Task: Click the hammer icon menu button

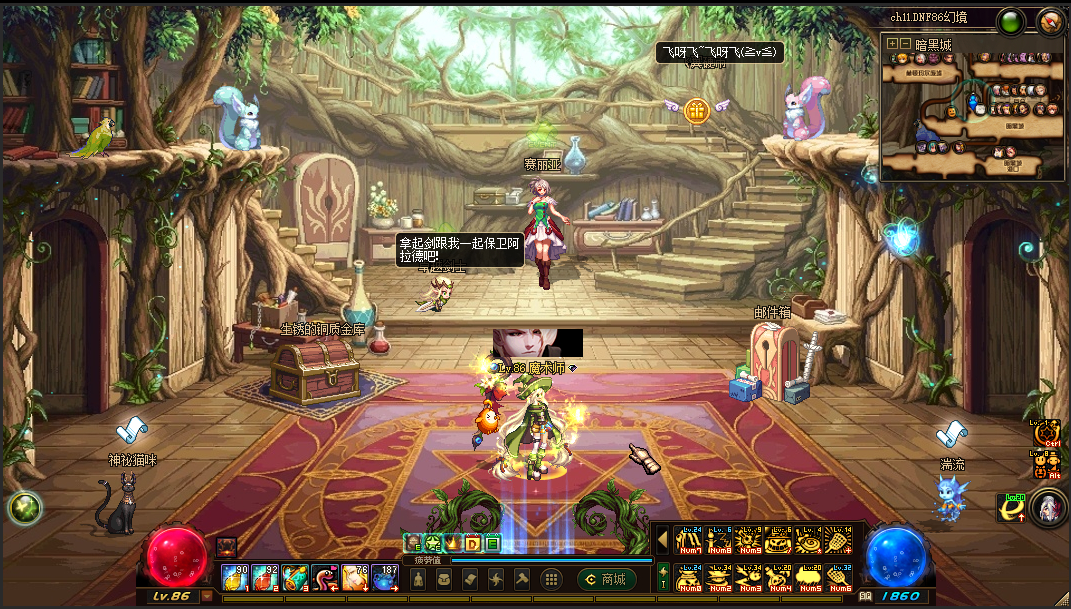Action: tap(522, 579)
